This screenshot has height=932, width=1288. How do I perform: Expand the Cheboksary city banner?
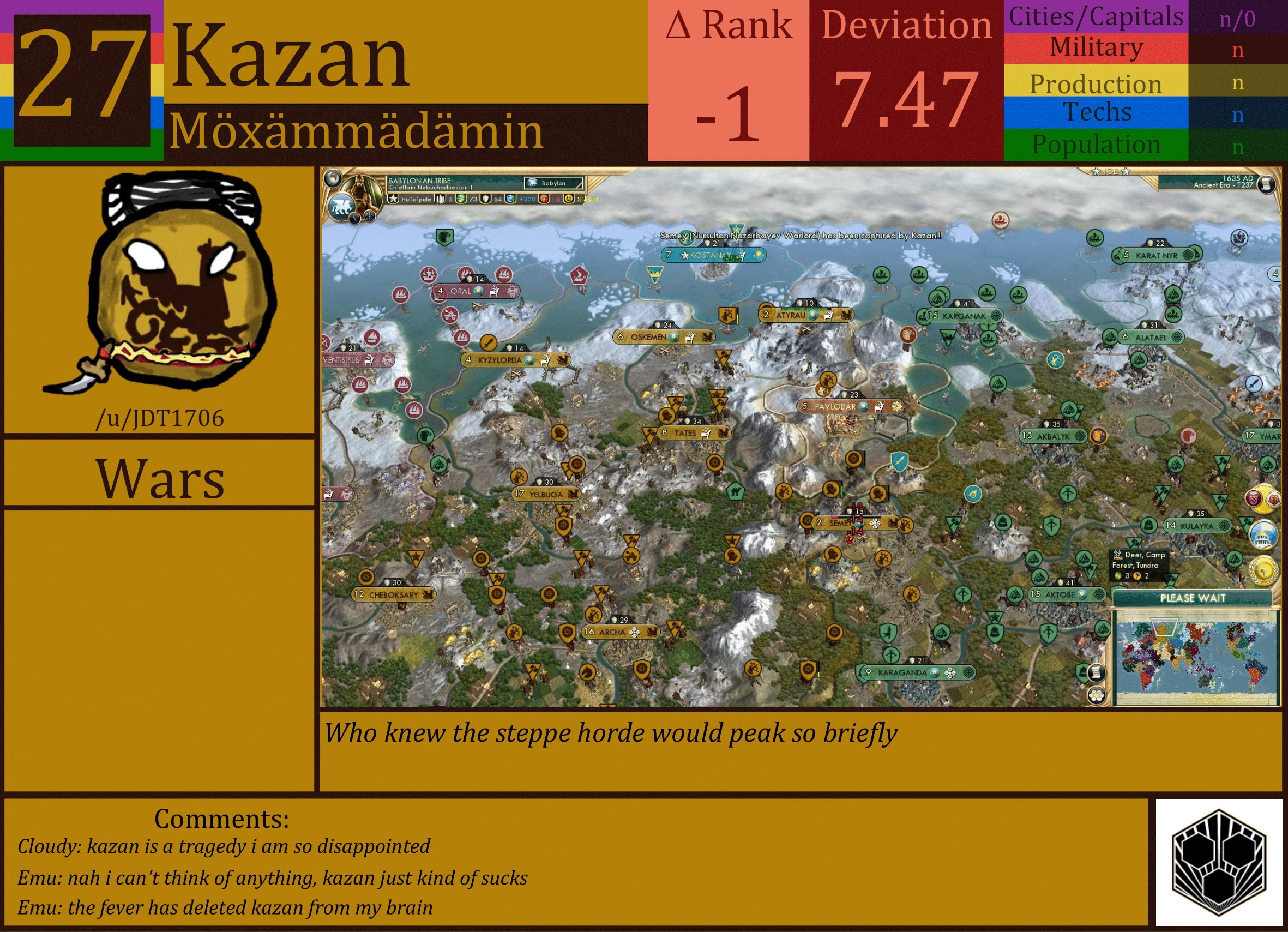pyautogui.click(x=393, y=595)
